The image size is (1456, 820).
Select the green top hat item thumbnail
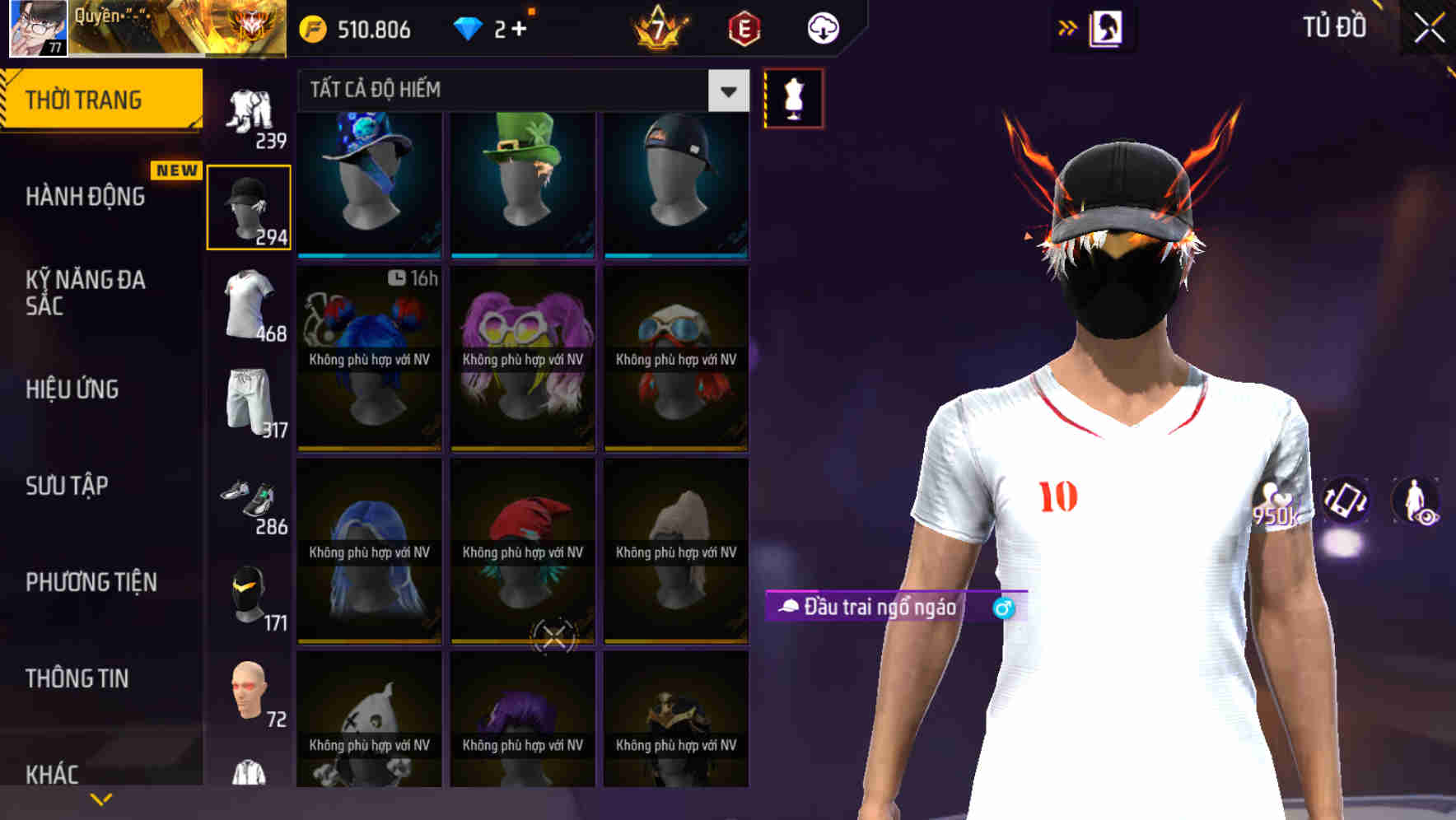pyautogui.click(x=521, y=183)
